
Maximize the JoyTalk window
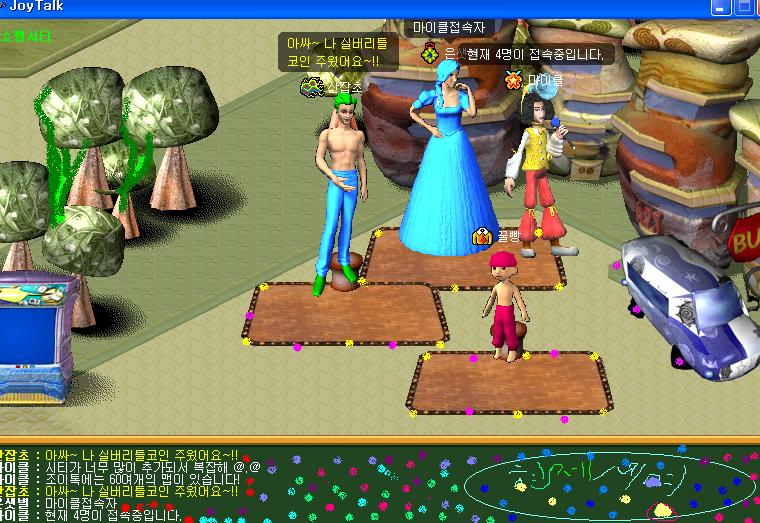[744, 6]
